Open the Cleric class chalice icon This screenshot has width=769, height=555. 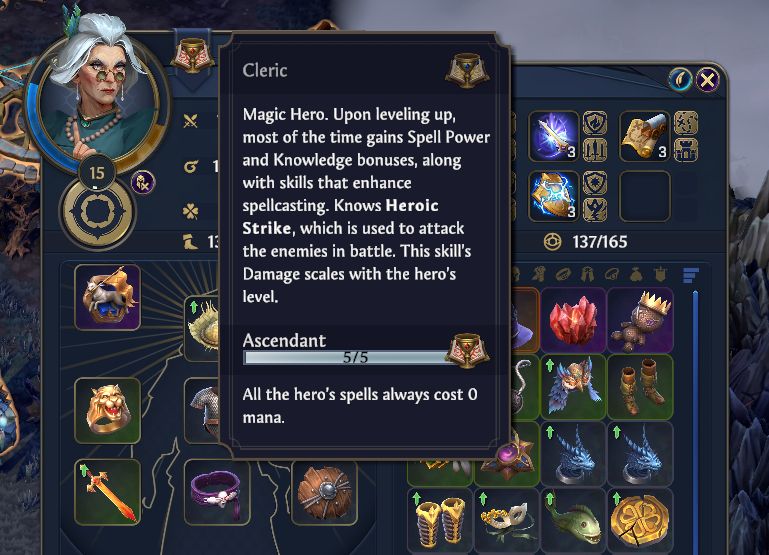(187, 58)
